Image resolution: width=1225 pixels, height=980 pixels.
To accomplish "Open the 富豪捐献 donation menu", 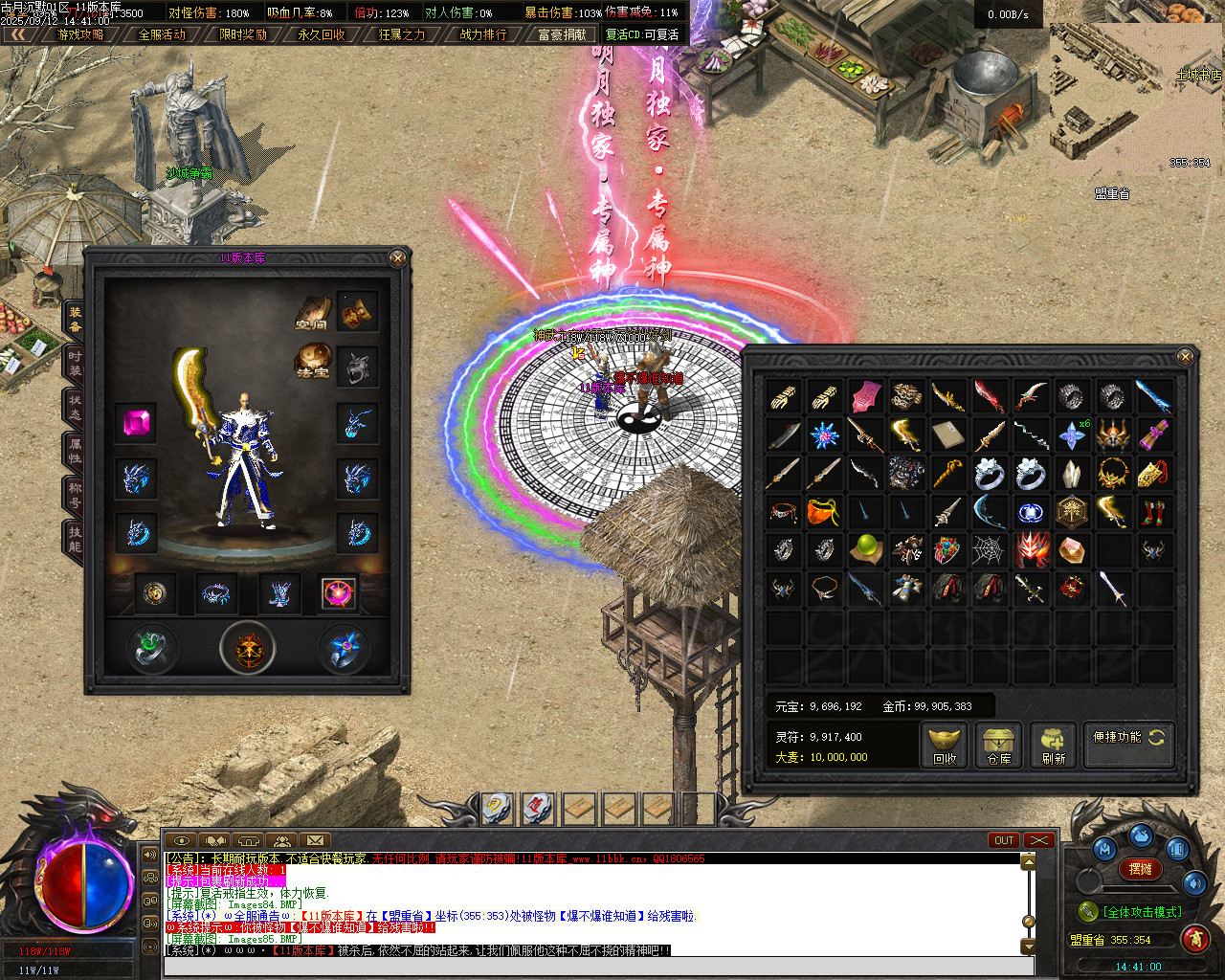I will click(562, 34).
